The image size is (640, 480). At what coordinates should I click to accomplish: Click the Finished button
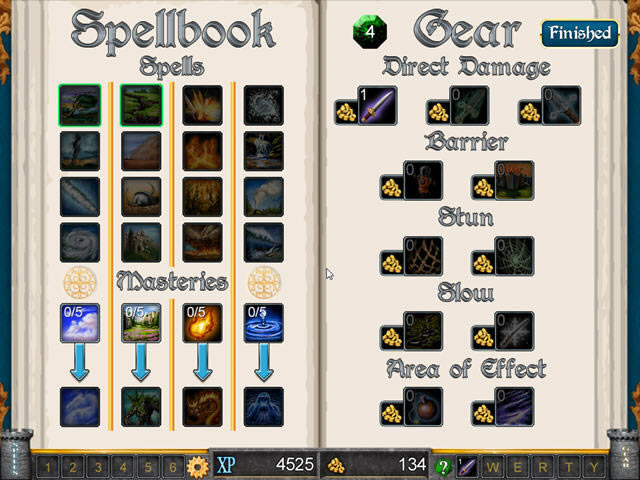tap(579, 33)
